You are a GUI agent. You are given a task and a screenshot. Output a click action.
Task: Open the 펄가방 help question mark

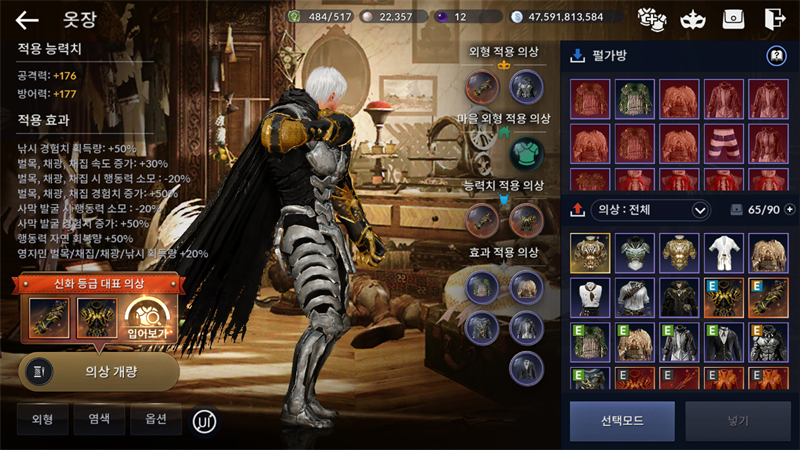(x=776, y=56)
